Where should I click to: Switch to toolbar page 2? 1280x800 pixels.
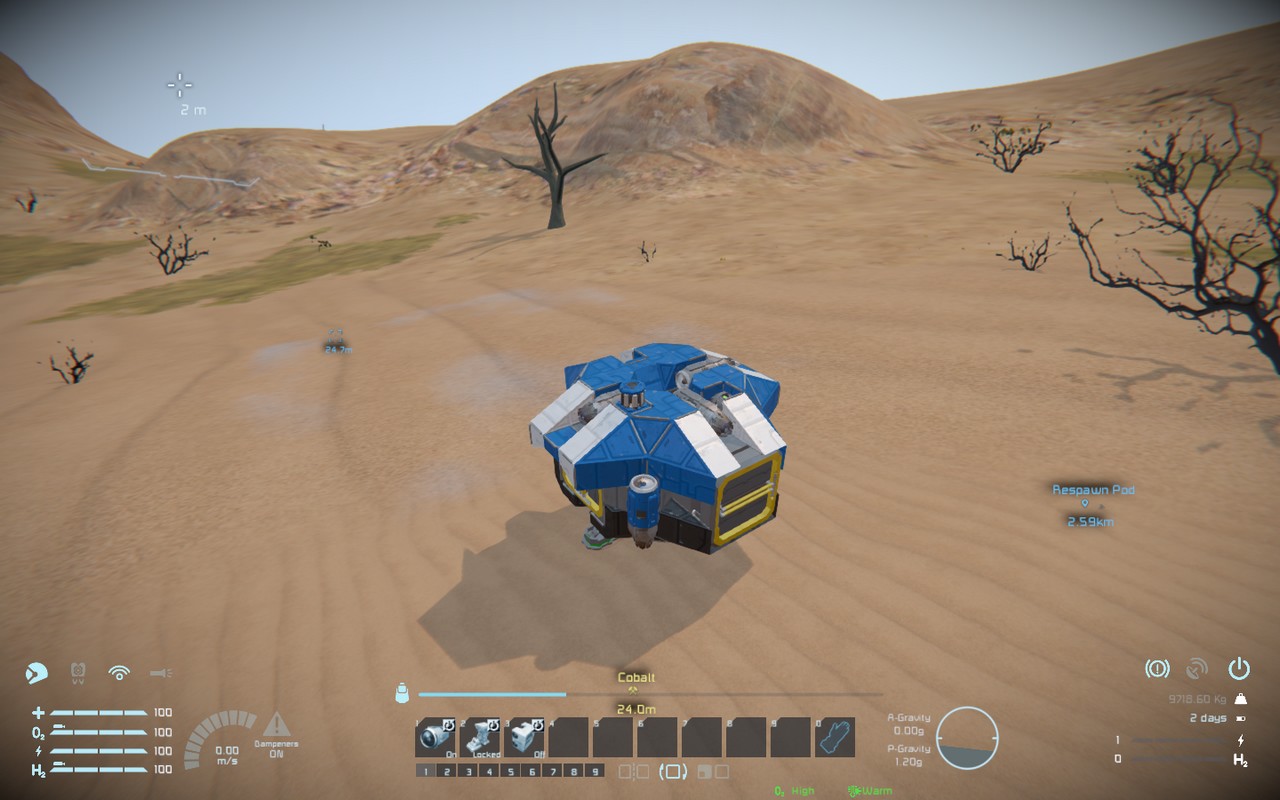[x=446, y=771]
